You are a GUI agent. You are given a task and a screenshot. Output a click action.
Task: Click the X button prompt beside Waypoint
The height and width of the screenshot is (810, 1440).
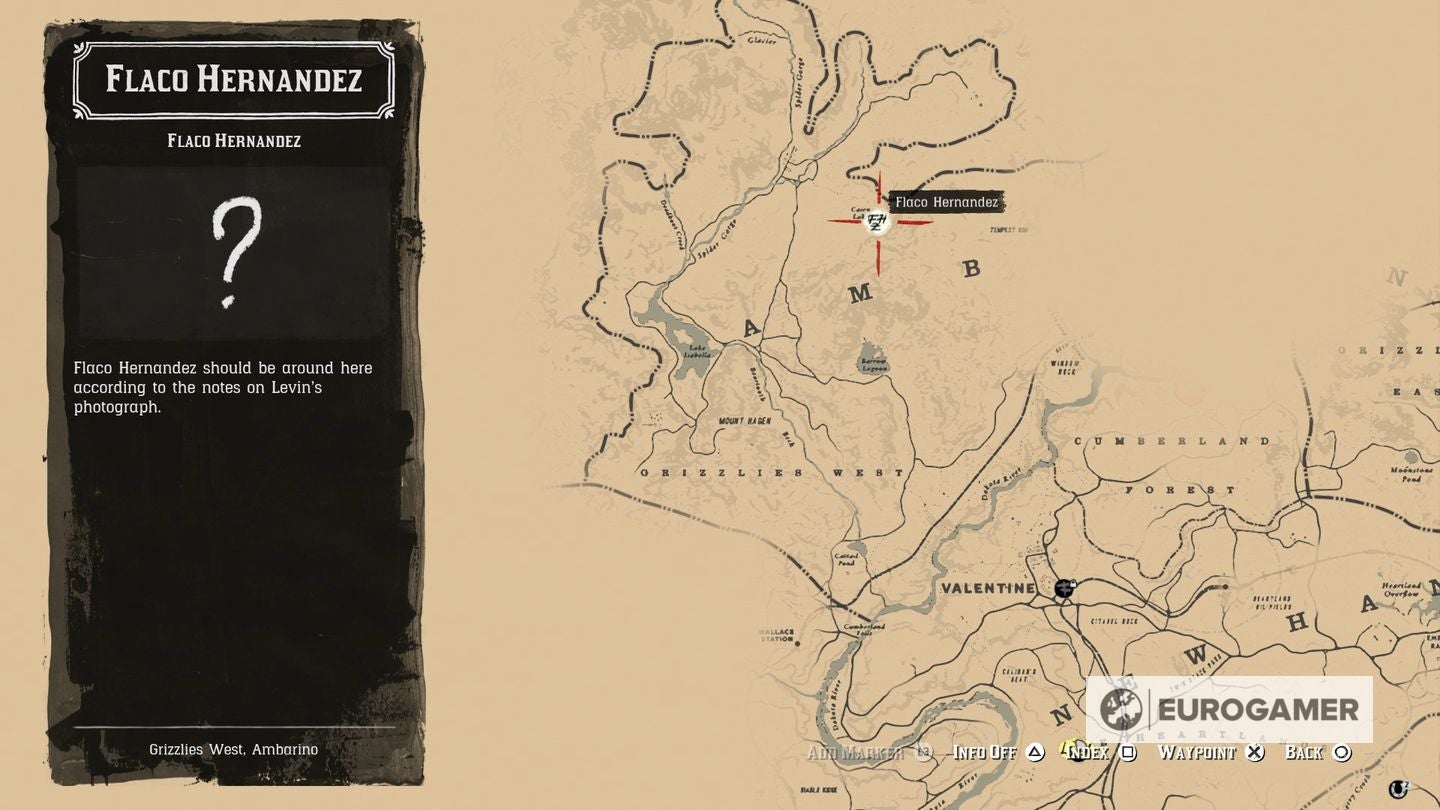coord(1255,751)
